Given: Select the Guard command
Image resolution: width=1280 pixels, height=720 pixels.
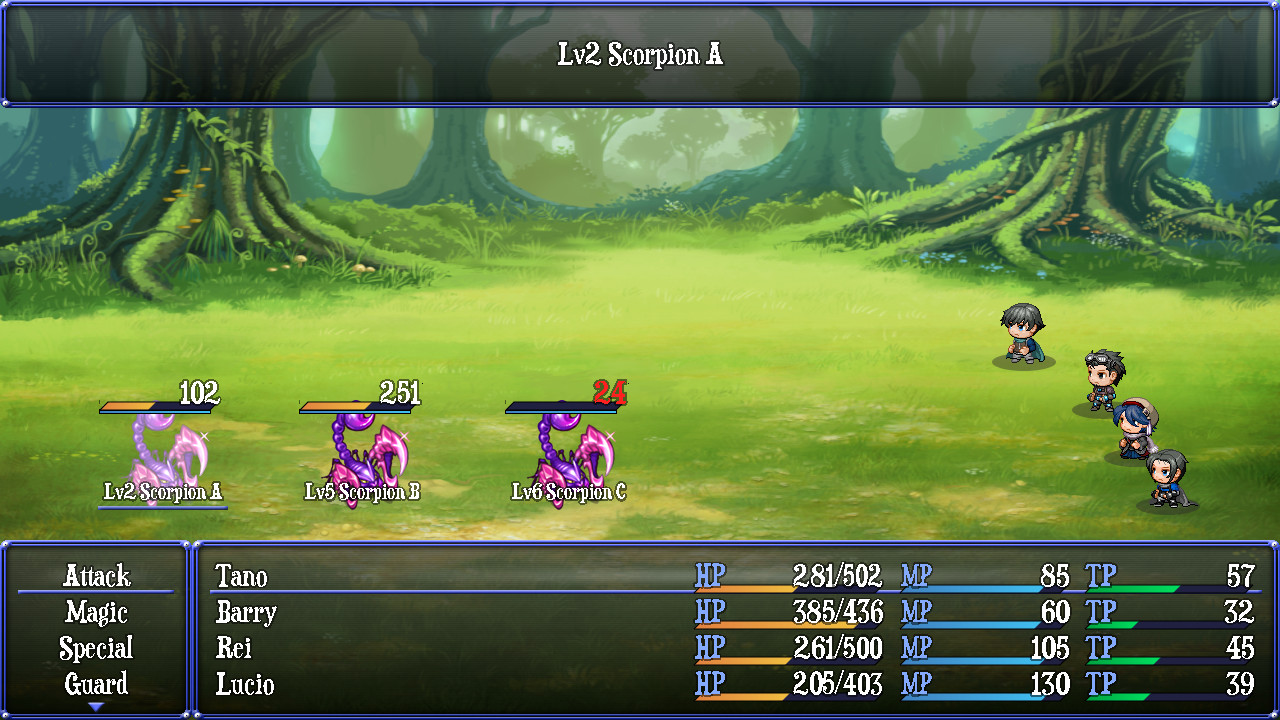Looking at the screenshot, I should [95, 685].
